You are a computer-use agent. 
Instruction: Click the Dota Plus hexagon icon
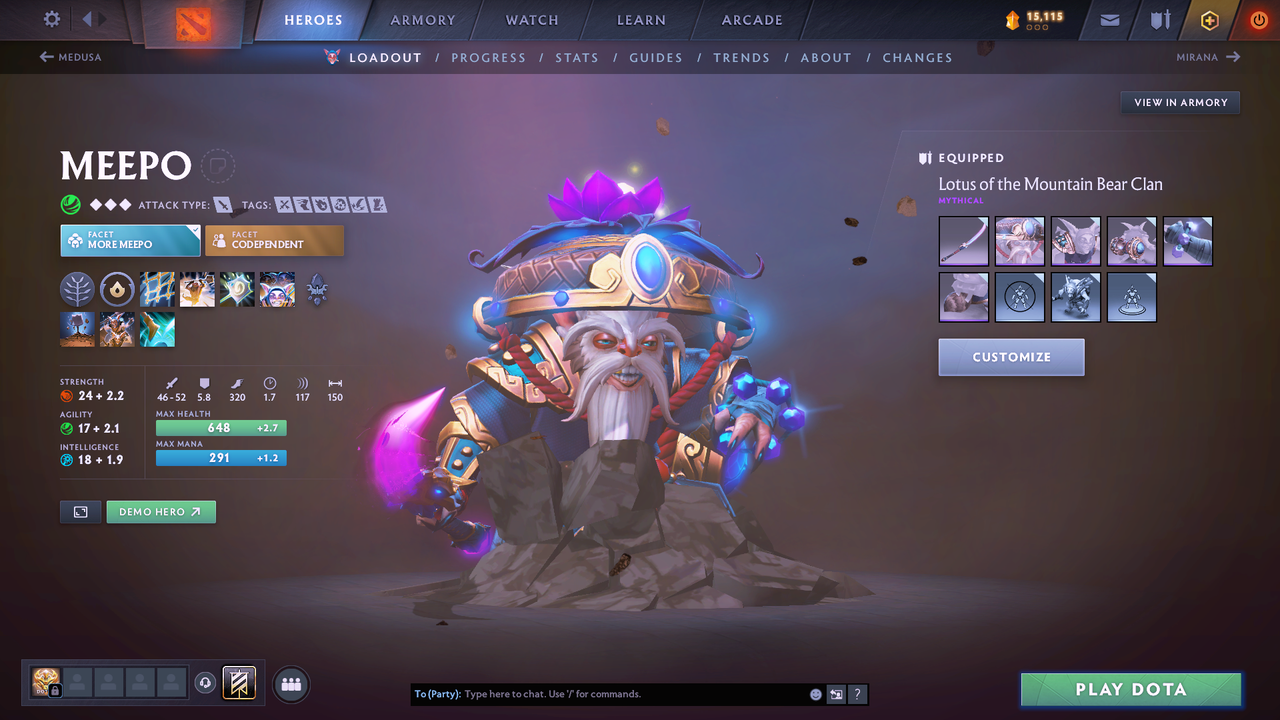[x=1209, y=19]
